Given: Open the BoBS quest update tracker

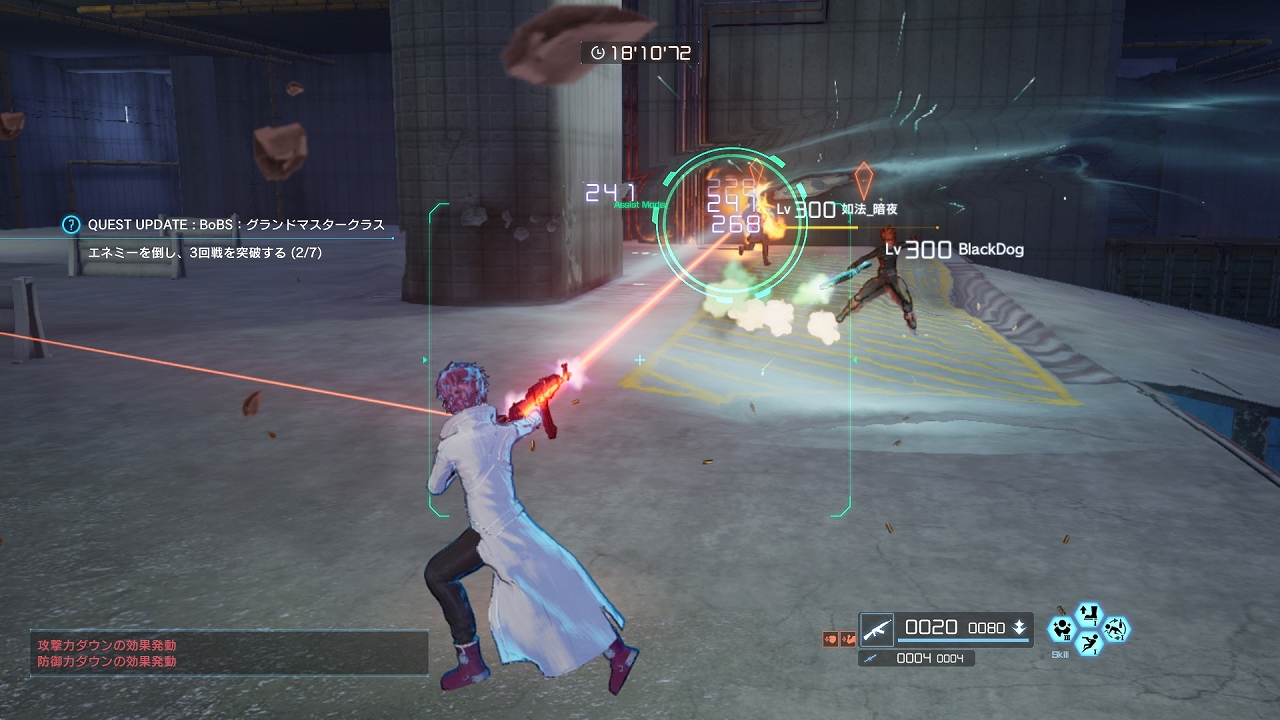Looking at the screenshot, I should (x=236, y=225).
